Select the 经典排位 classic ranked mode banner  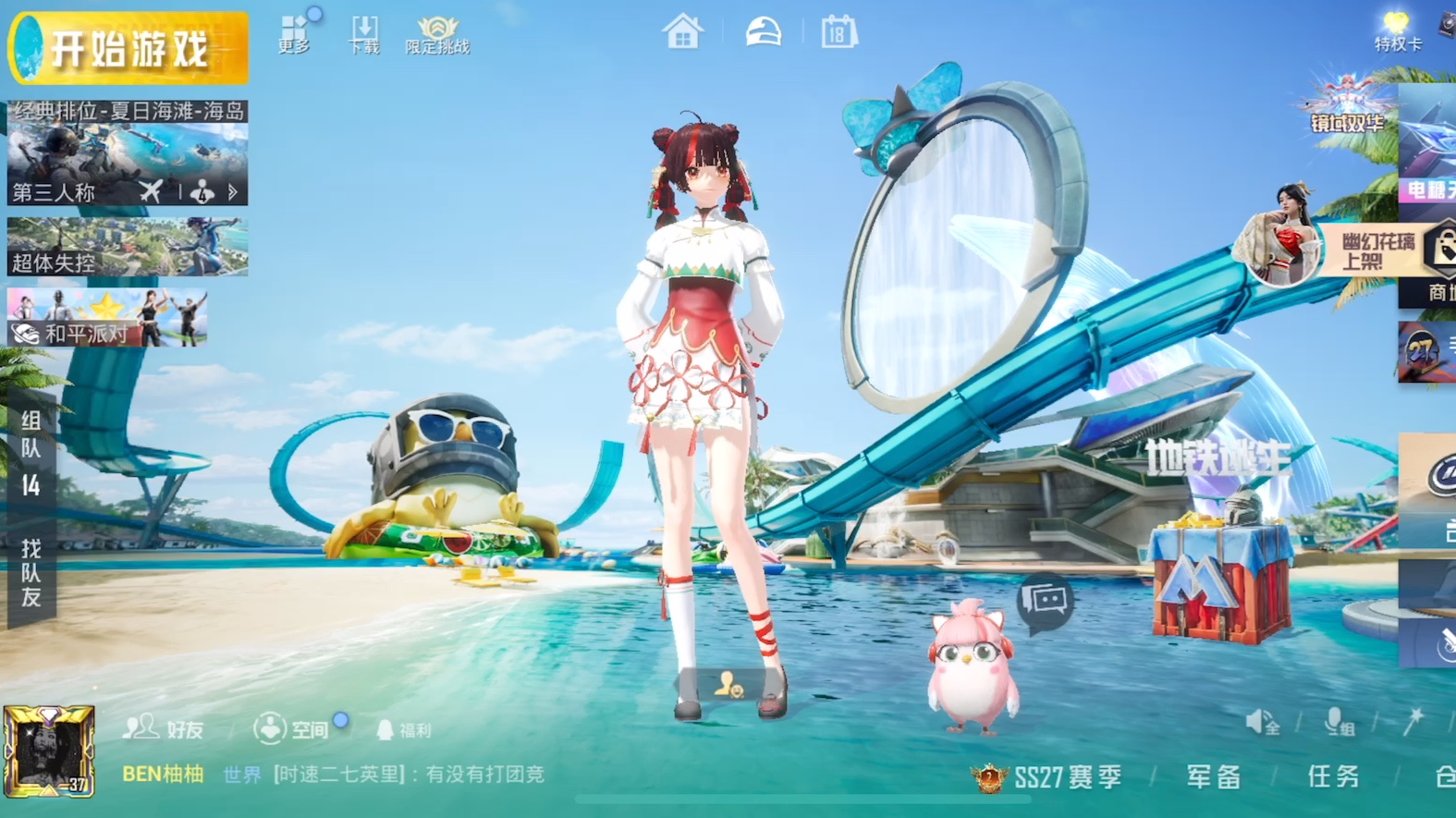128,153
